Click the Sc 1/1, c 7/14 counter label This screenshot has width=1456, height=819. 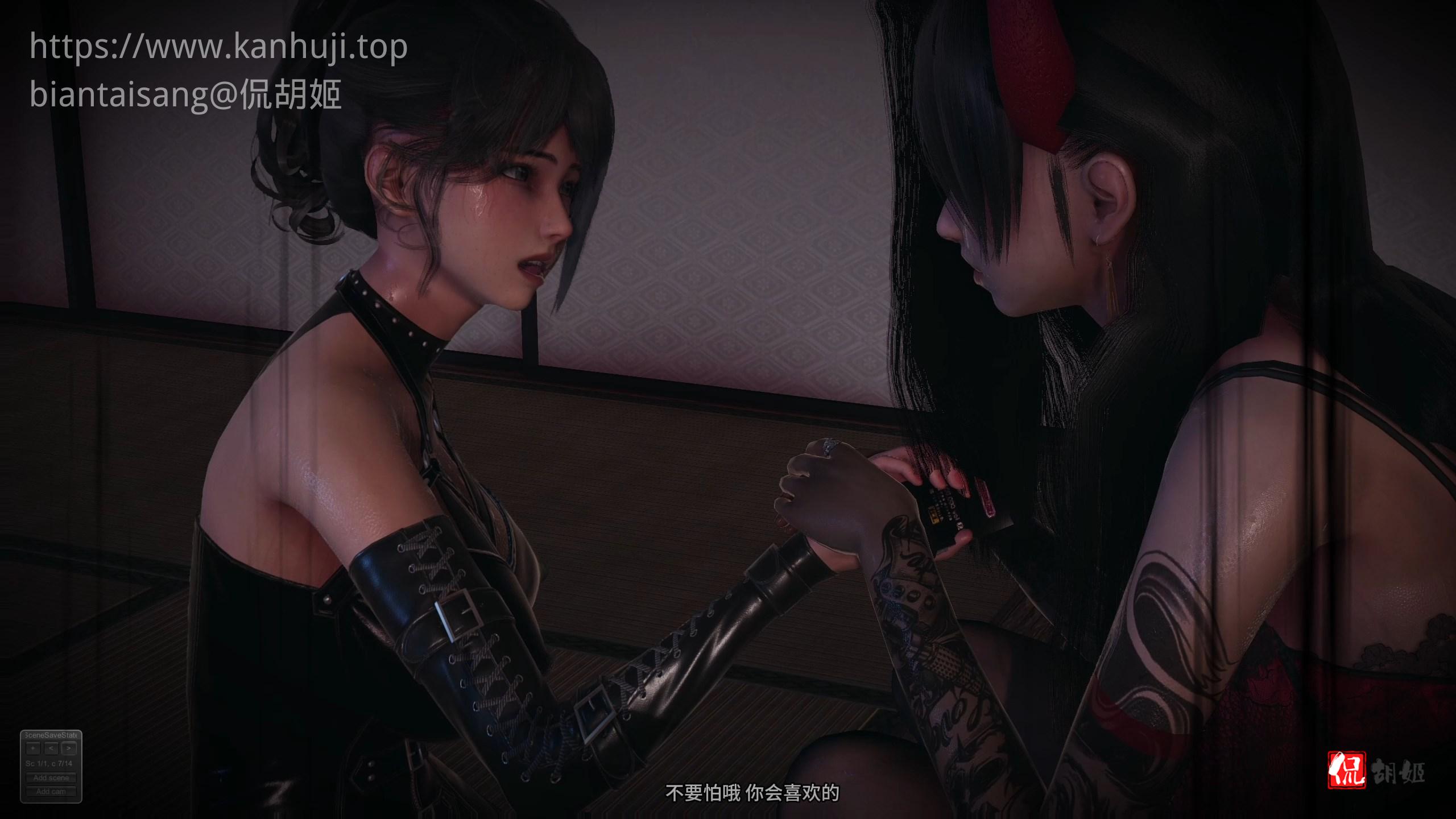tap(49, 764)
